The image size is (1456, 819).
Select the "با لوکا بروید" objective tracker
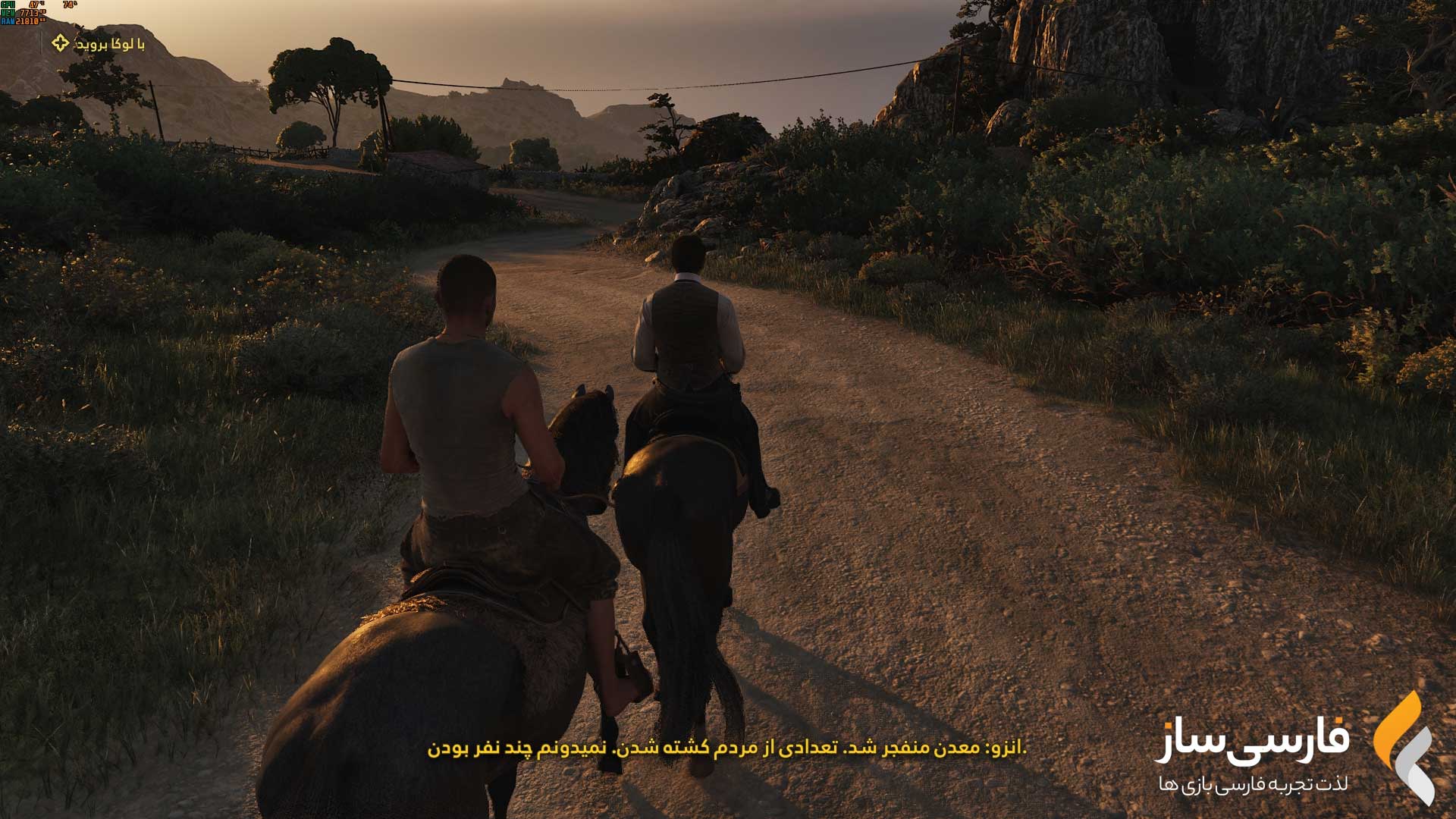click(99, 44)
